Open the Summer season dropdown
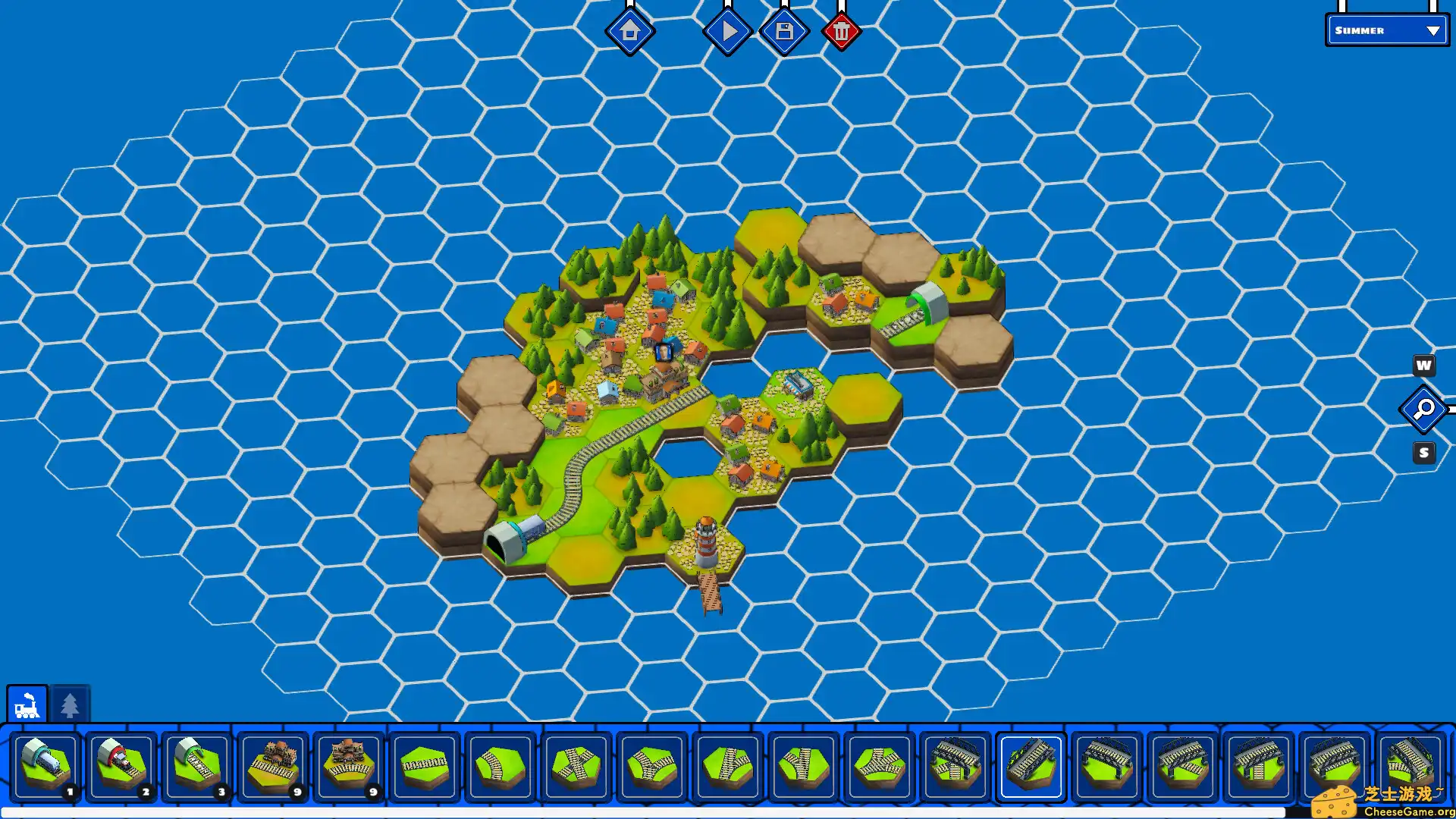 coord(1380,31)
